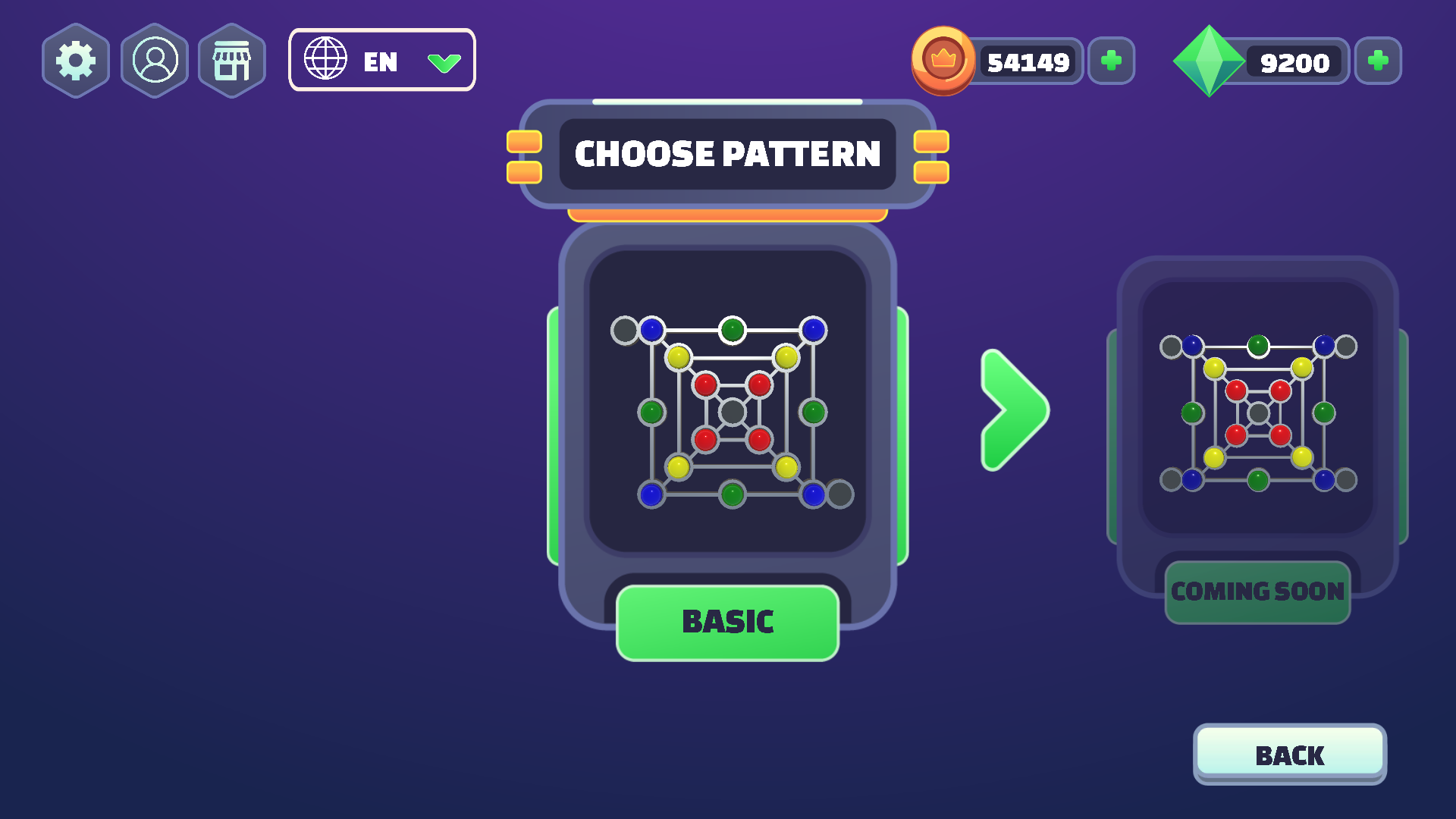Select the BASIC pattern button

coord(727,623)
